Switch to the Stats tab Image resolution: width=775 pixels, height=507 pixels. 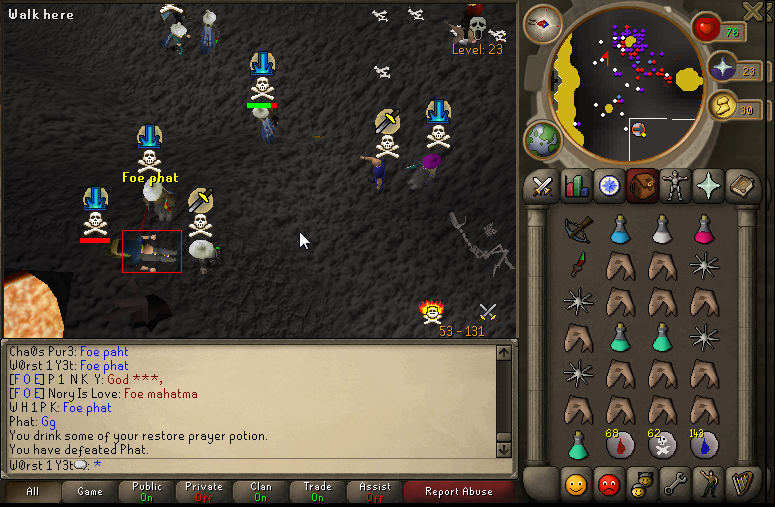pyautogui.click(x=575, y=186)
